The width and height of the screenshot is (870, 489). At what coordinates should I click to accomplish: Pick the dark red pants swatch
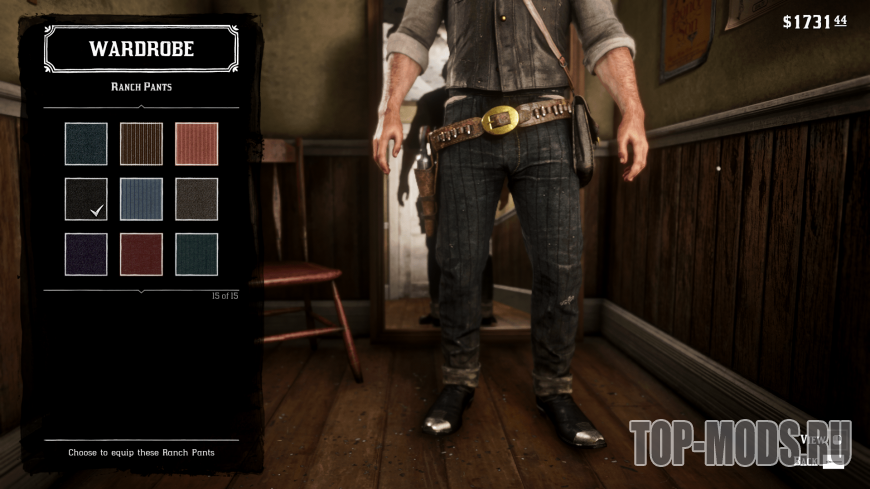click(x=141, y=254)
